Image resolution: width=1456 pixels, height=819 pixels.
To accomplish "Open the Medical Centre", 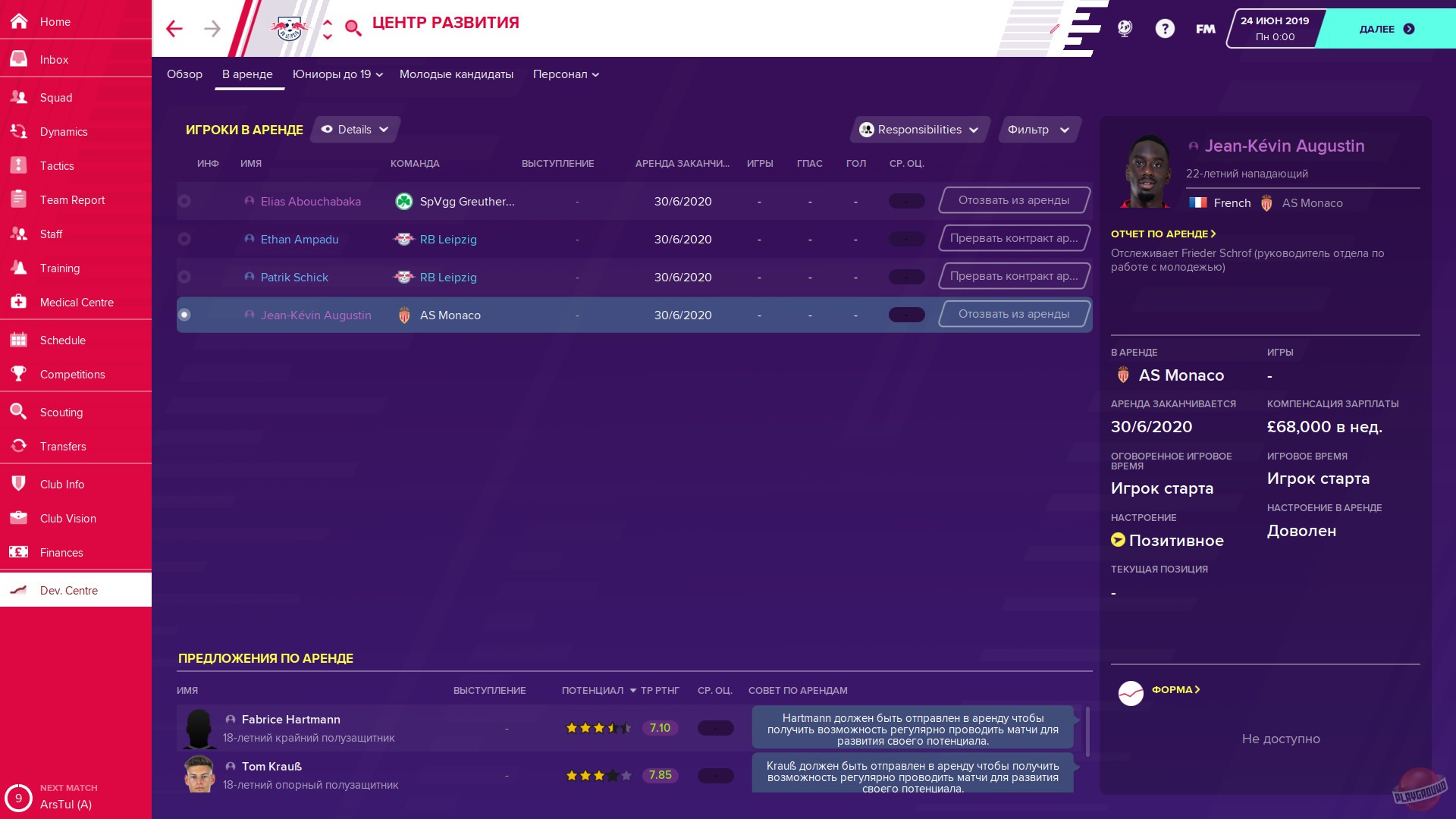I will pos(76,302).
